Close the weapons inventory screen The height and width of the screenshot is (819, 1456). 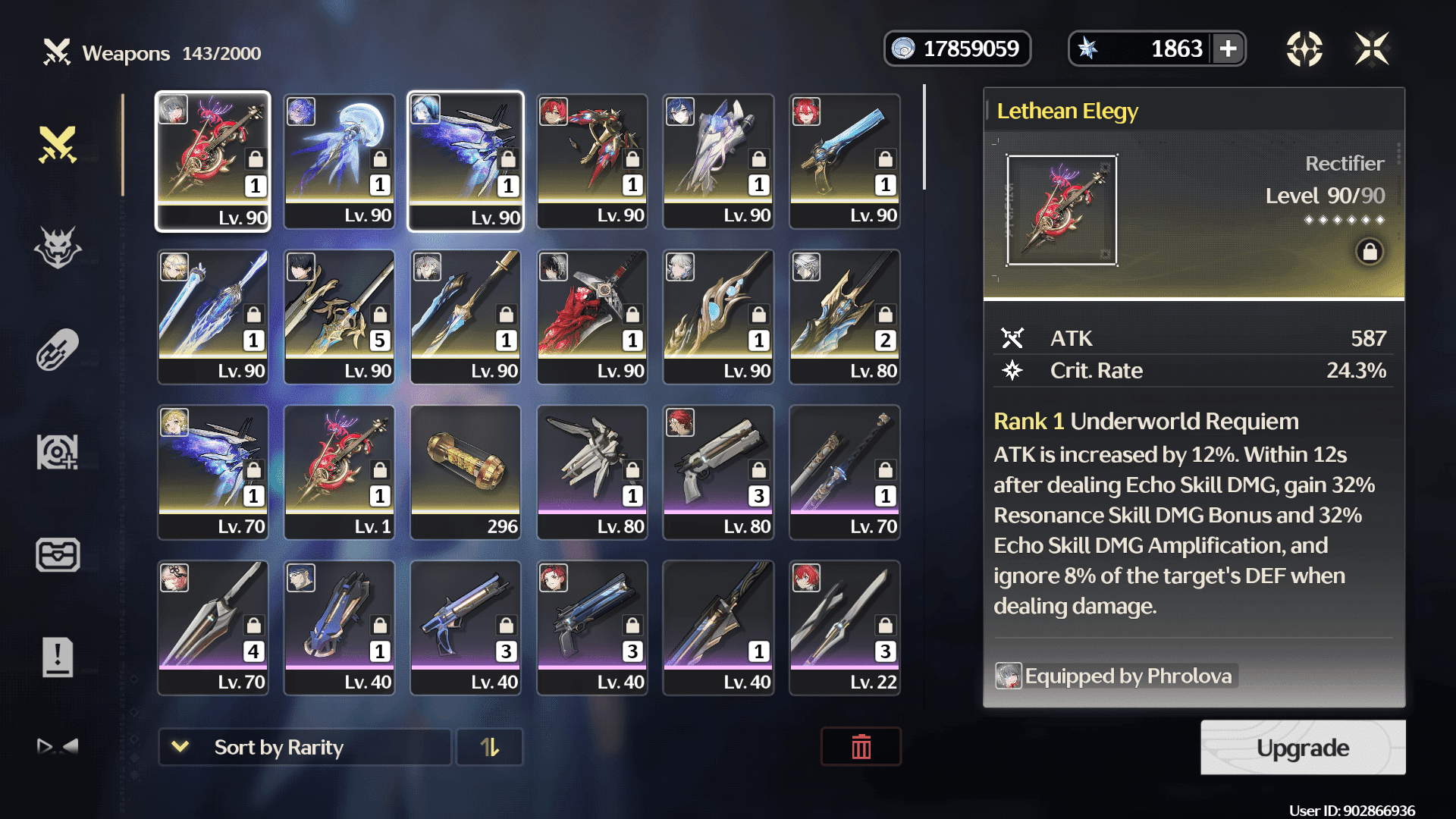(1372, 49)
